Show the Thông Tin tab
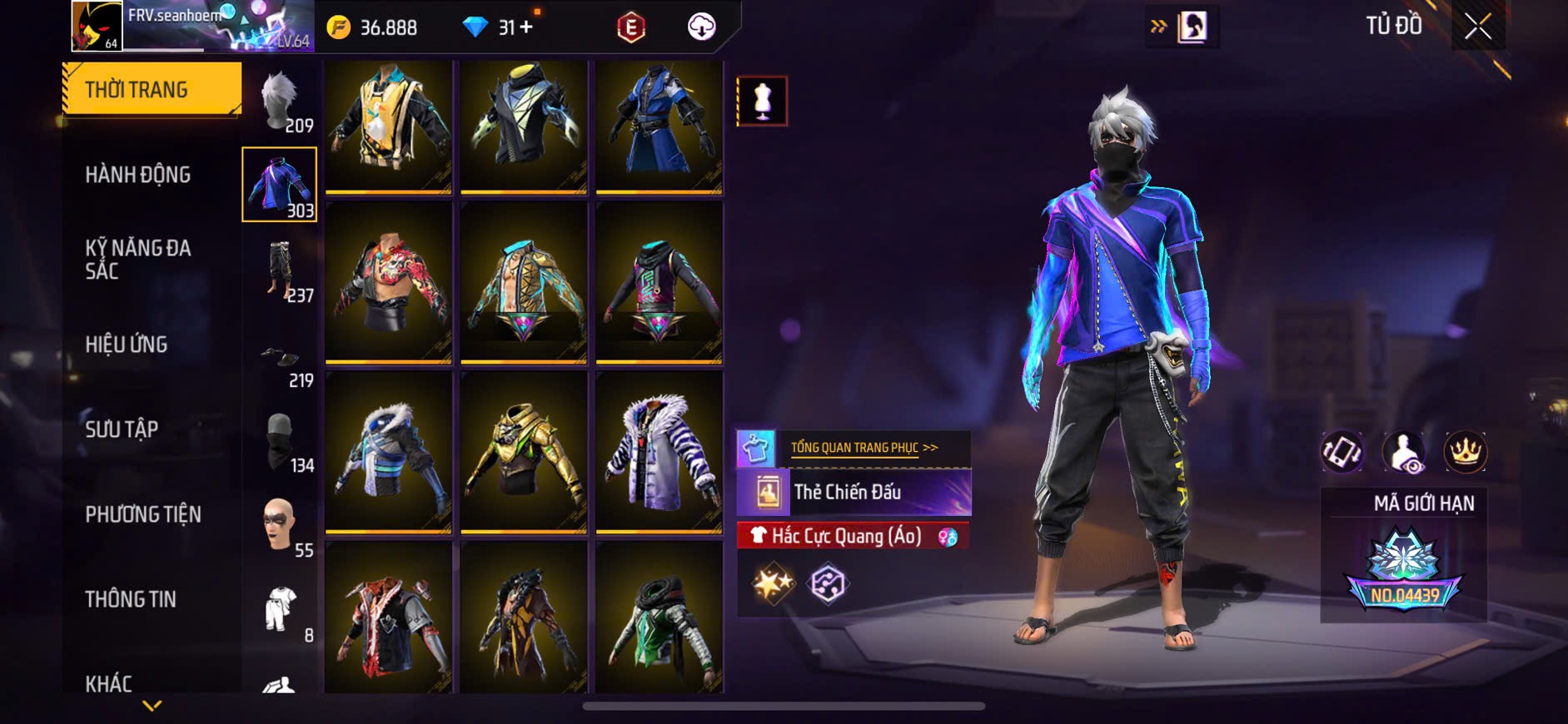 coord(131,599)
